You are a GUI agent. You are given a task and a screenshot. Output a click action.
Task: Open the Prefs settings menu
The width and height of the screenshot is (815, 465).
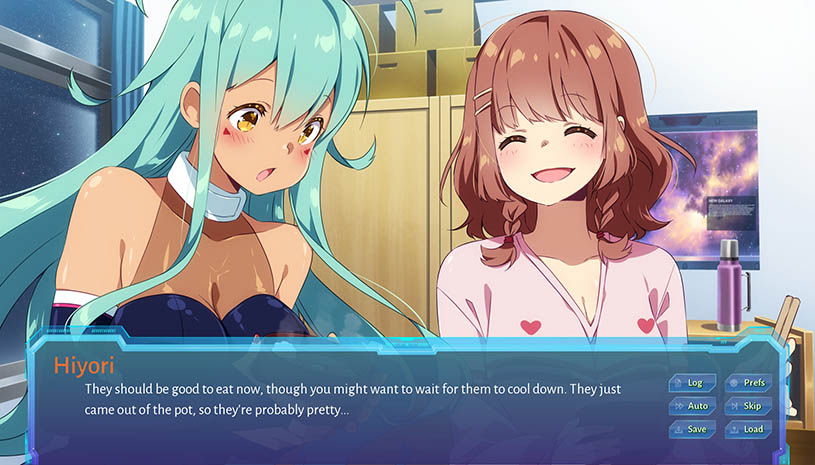tap(748, 383)
